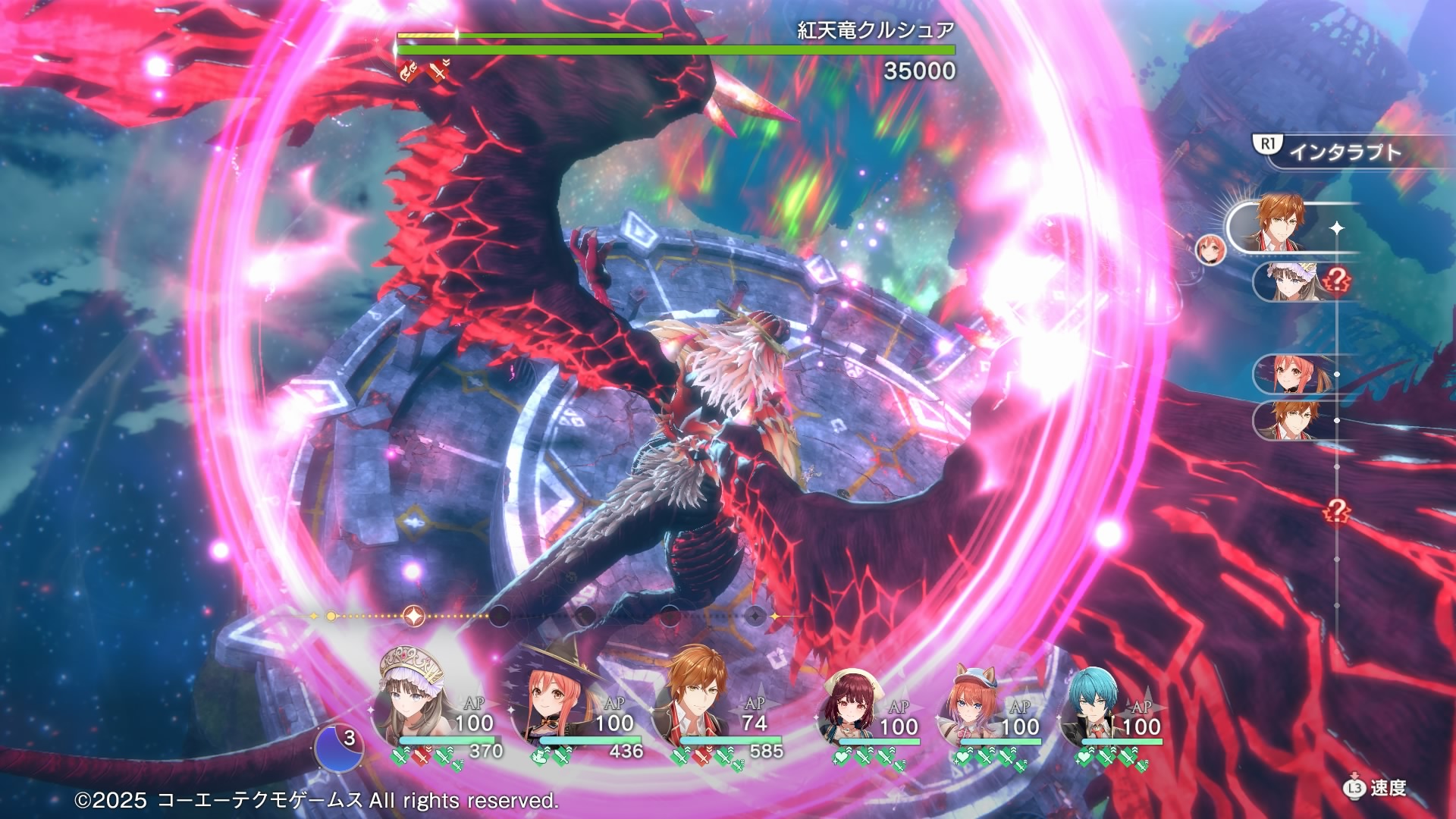
Task: Inspect the enemy's flame status icon
Action: click(409, 71)
